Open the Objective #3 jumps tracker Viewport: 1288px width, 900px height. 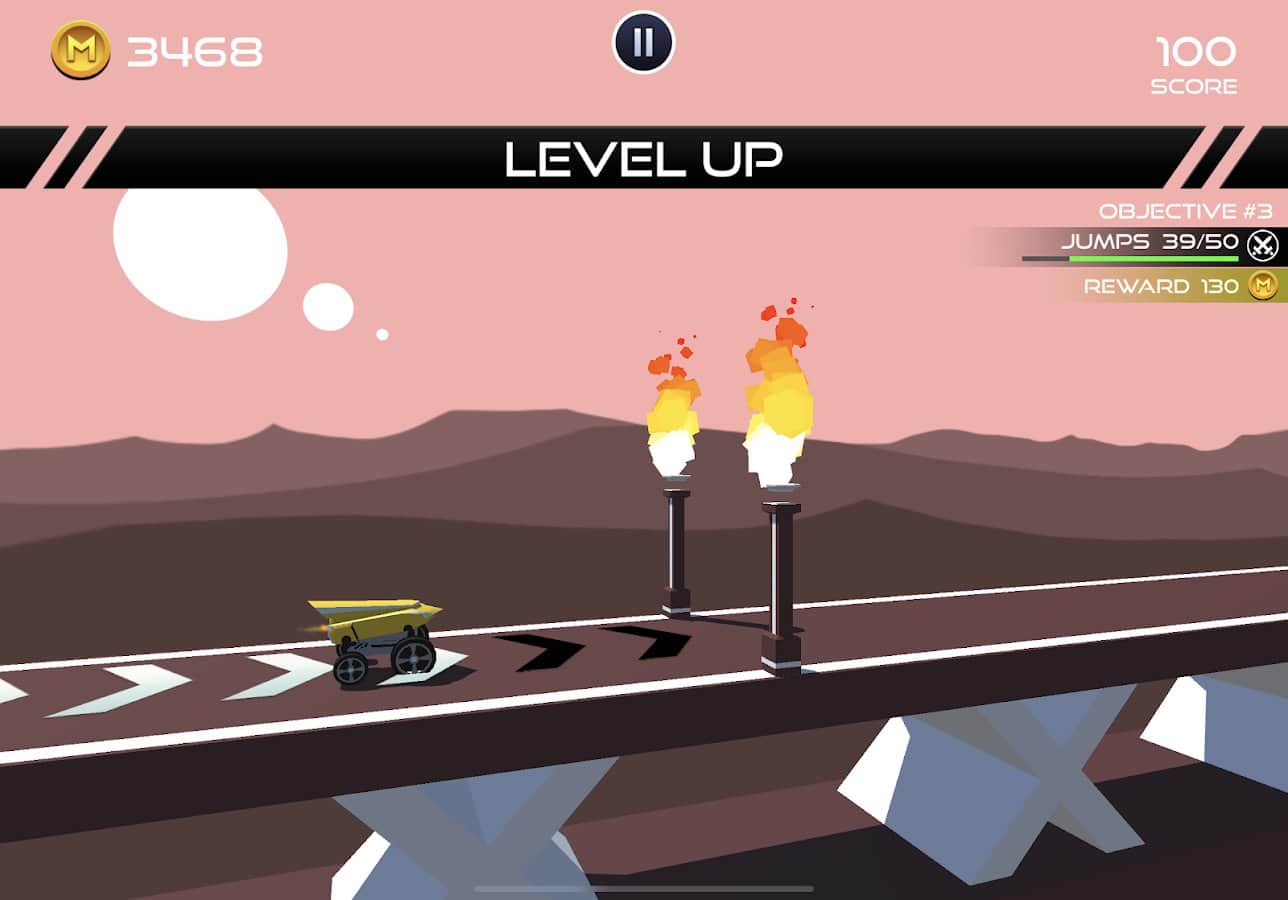pos(1150,243)
